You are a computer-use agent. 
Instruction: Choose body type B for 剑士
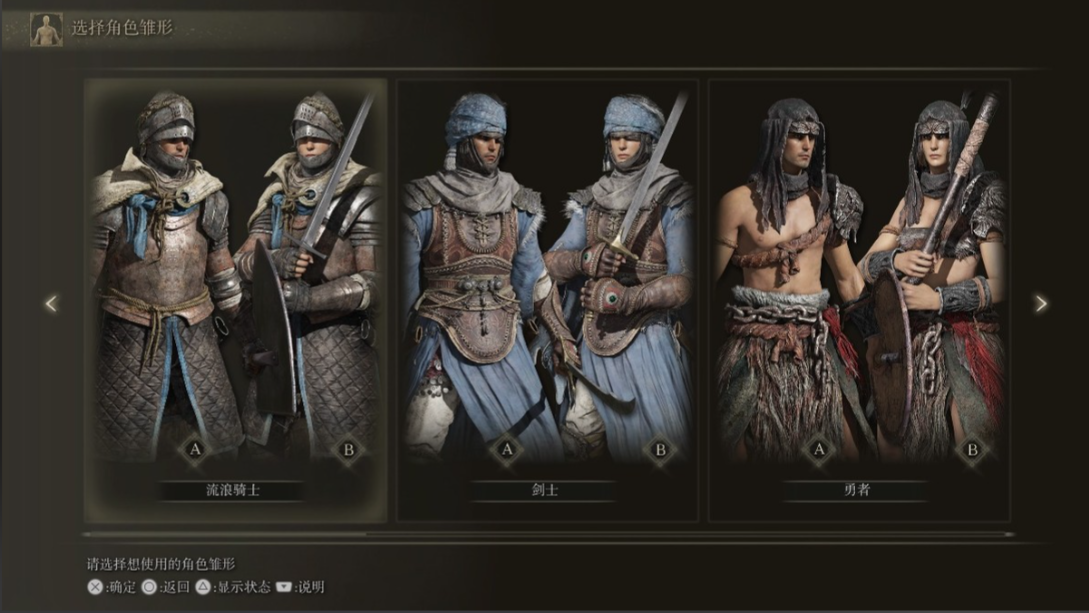tap(660, 450)
